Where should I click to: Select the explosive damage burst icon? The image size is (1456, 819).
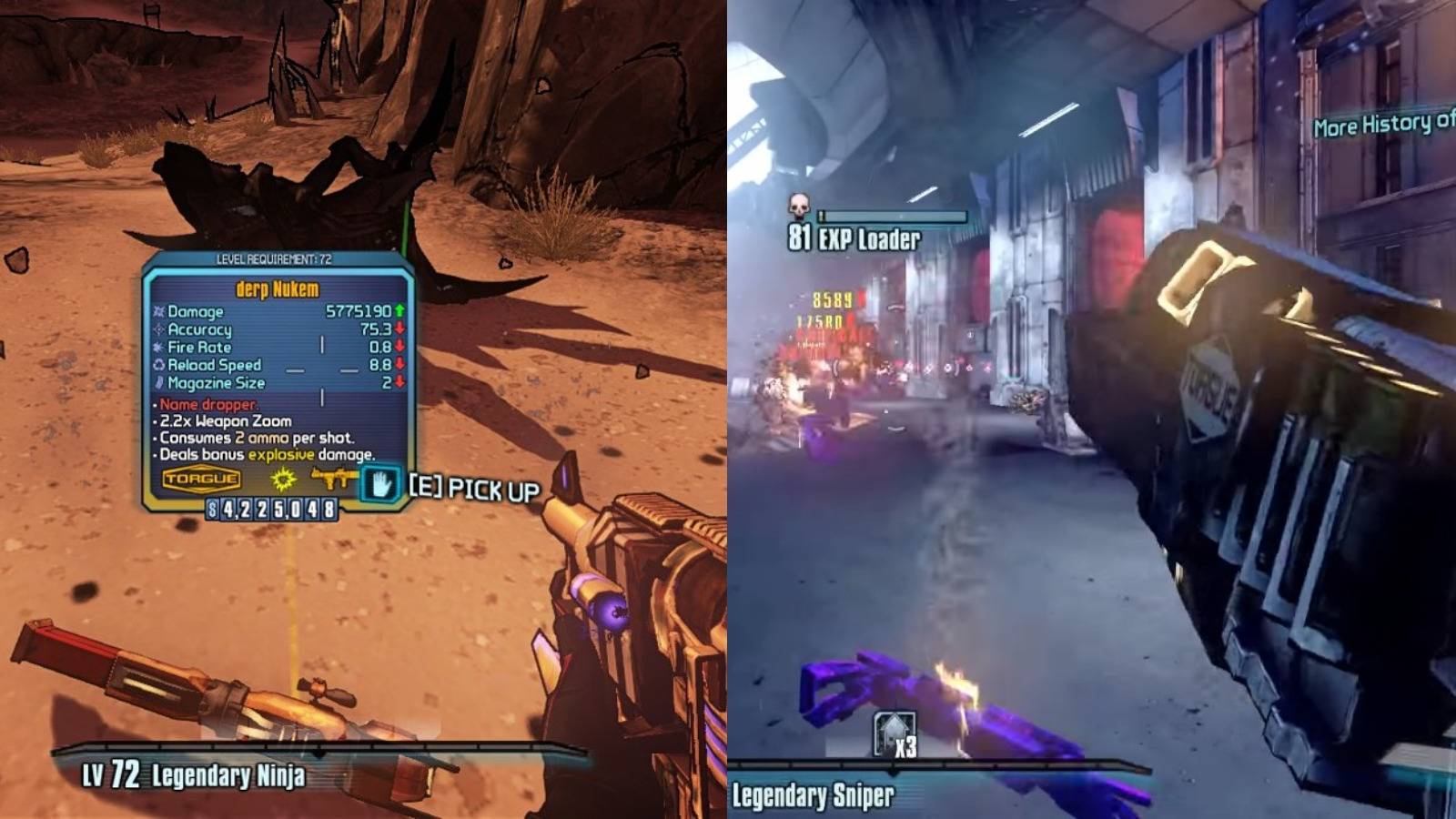(x=282, y=480)
